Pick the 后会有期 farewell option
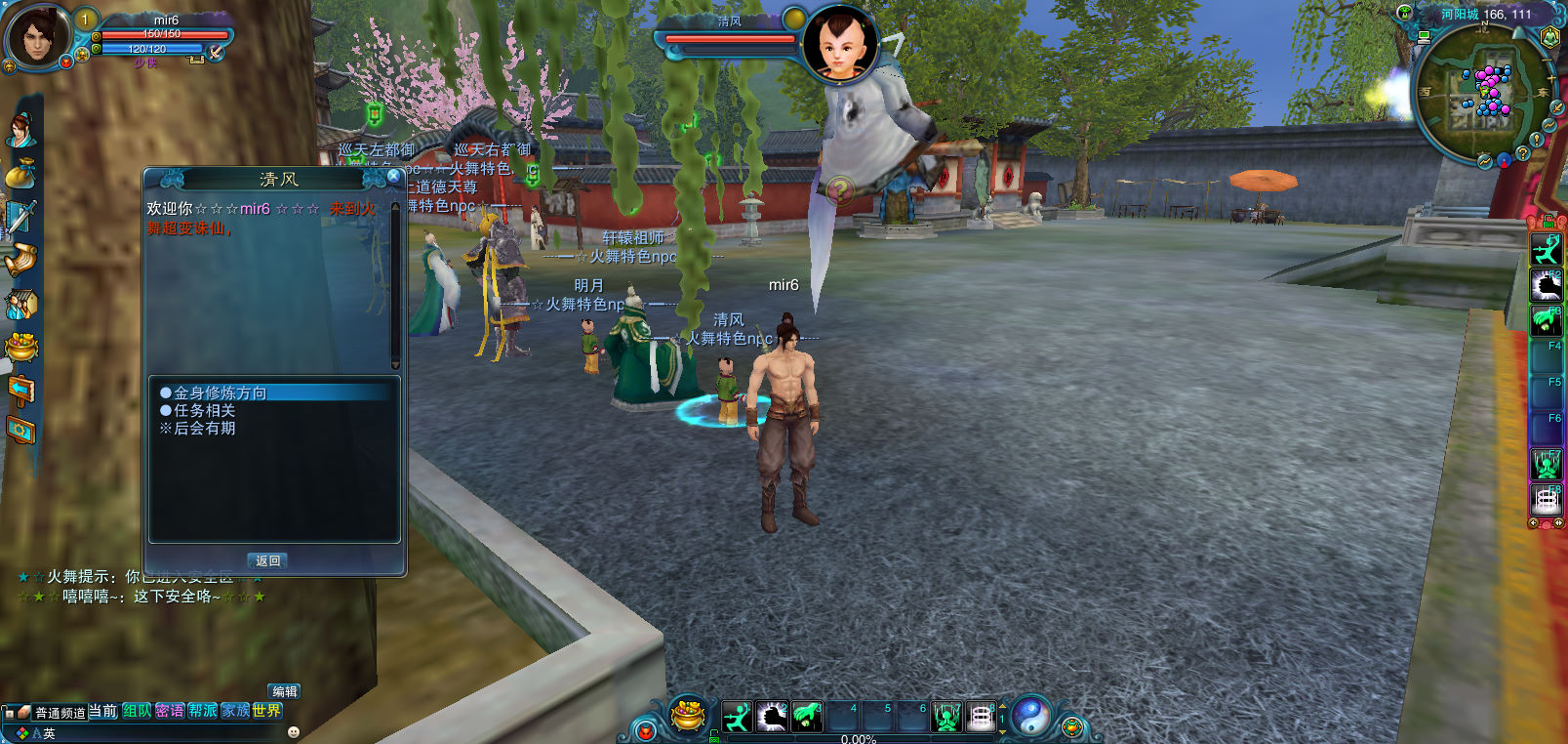 [x=204, y=429]
